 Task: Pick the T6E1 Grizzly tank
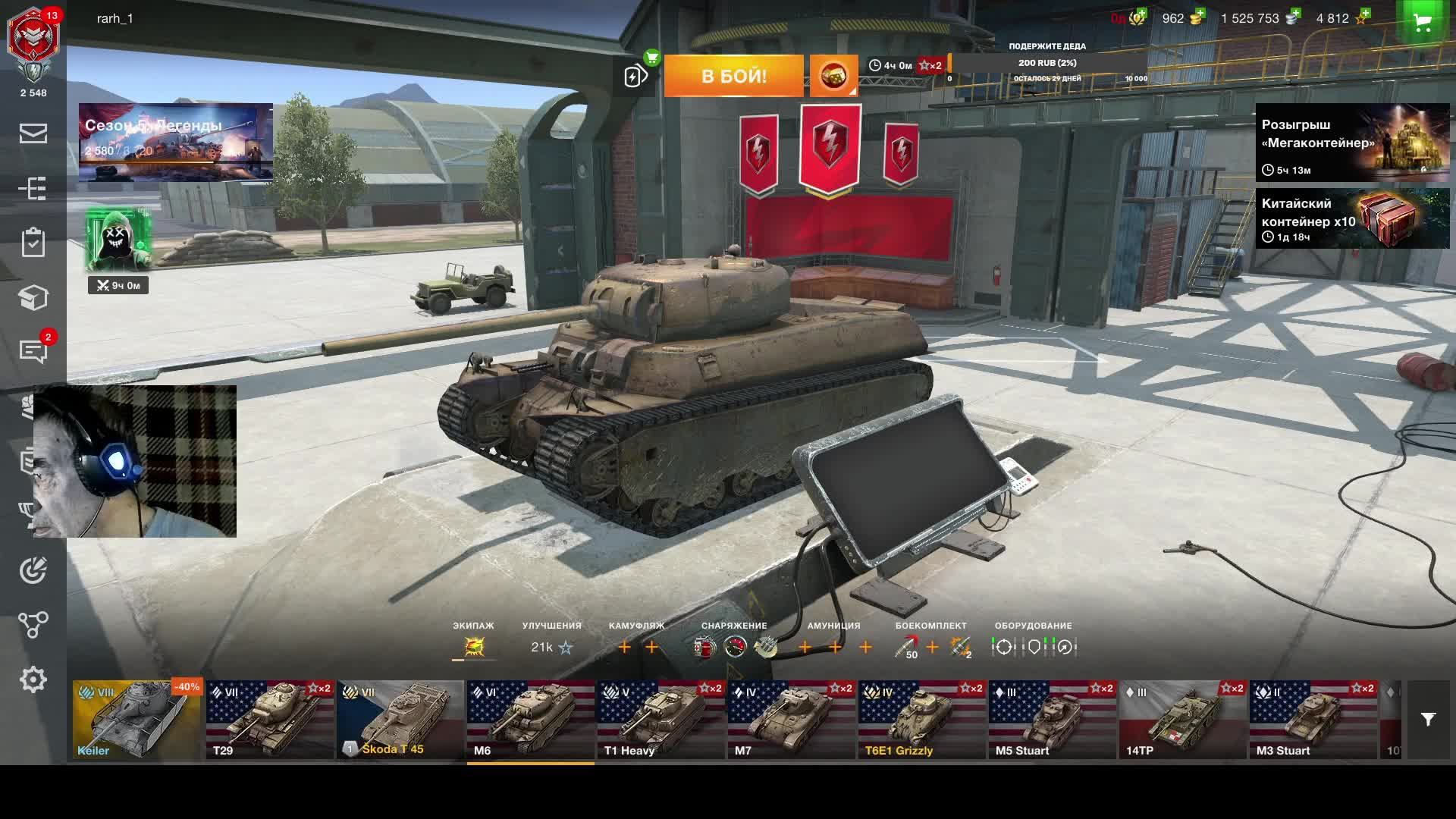tap(921, 720)
